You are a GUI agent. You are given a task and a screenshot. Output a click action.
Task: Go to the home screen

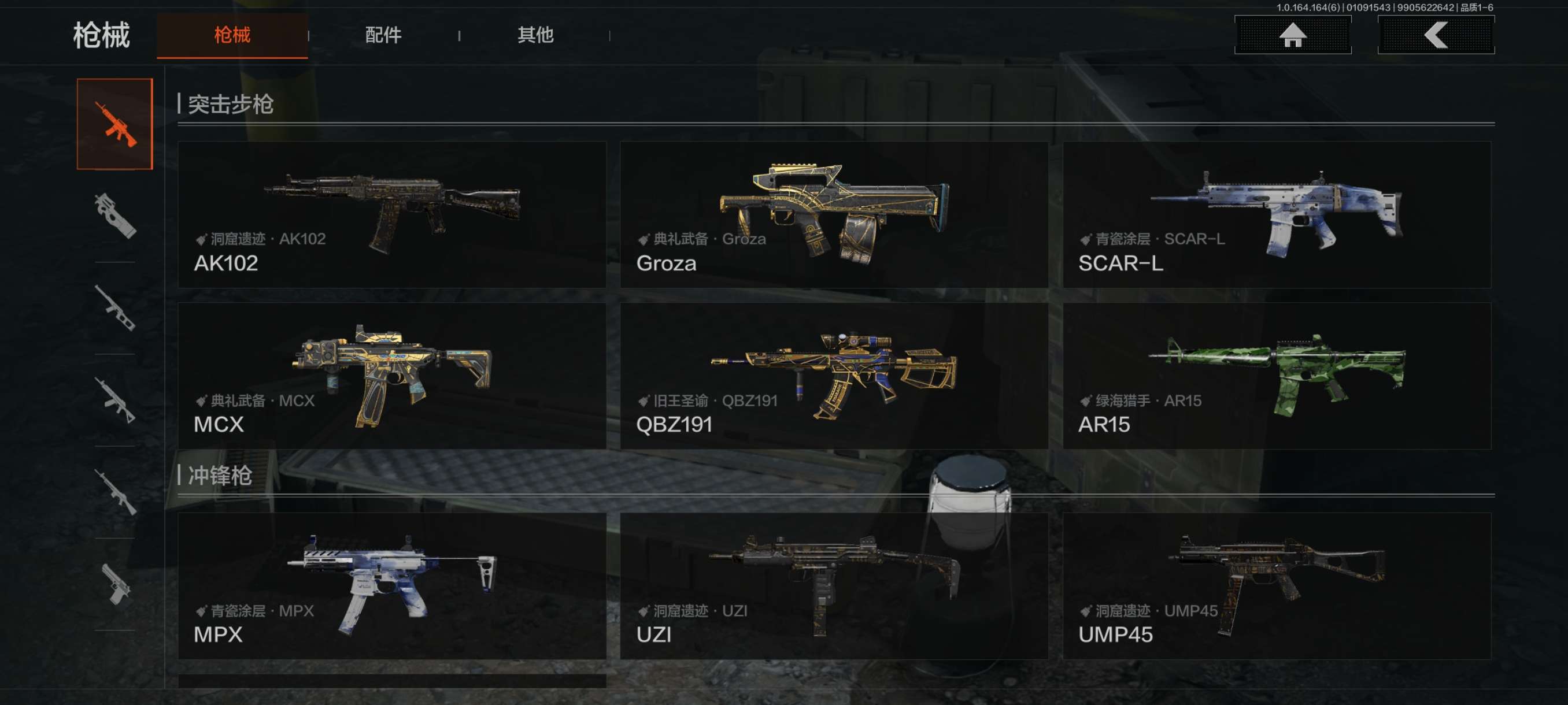click(x=1292, y=35)
